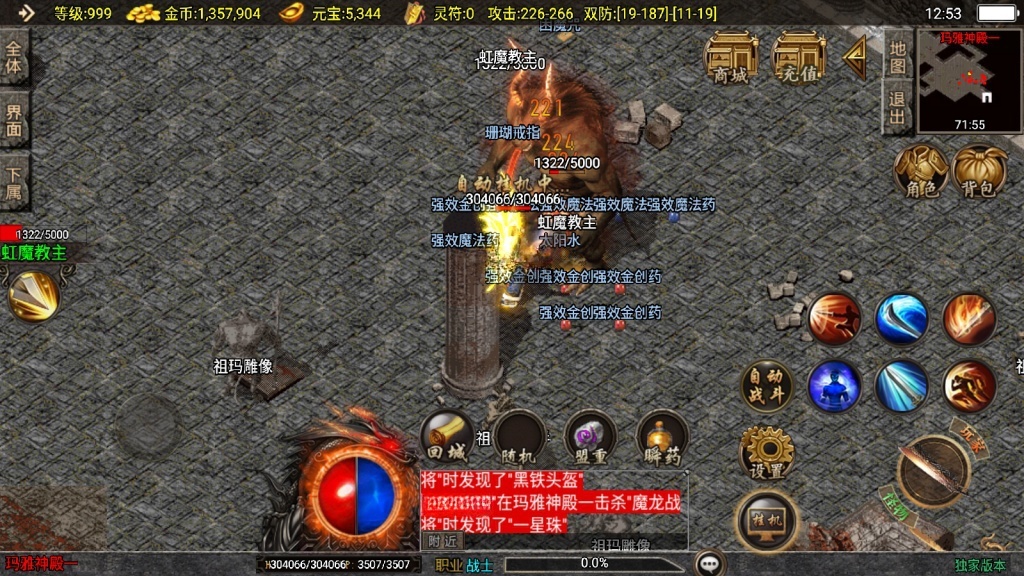Collapse the top menu with the gold arrow
1024x576 pixels.
[x=855, y=58]
